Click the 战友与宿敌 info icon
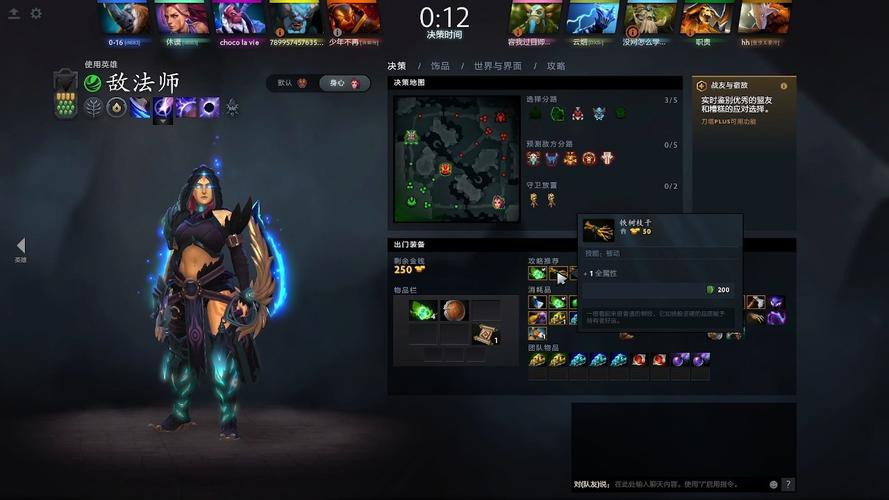The width and height of the screenshot is (889, 500). 783,86
